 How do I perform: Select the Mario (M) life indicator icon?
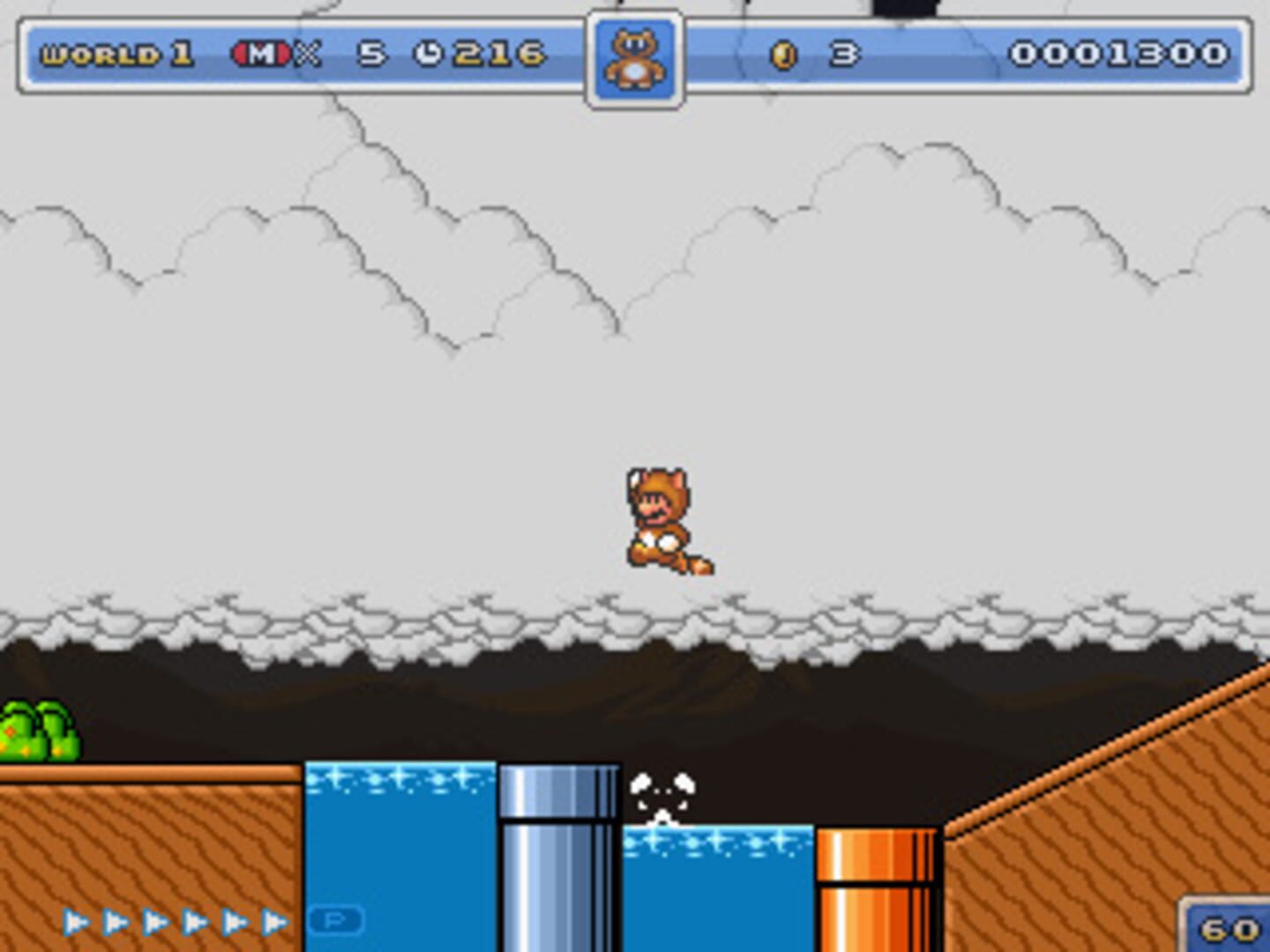tap(259, 53)
